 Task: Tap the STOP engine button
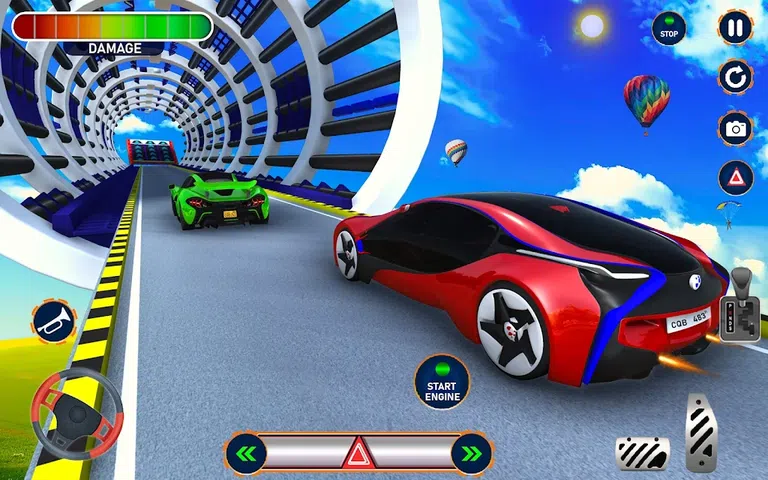point(669,30)
